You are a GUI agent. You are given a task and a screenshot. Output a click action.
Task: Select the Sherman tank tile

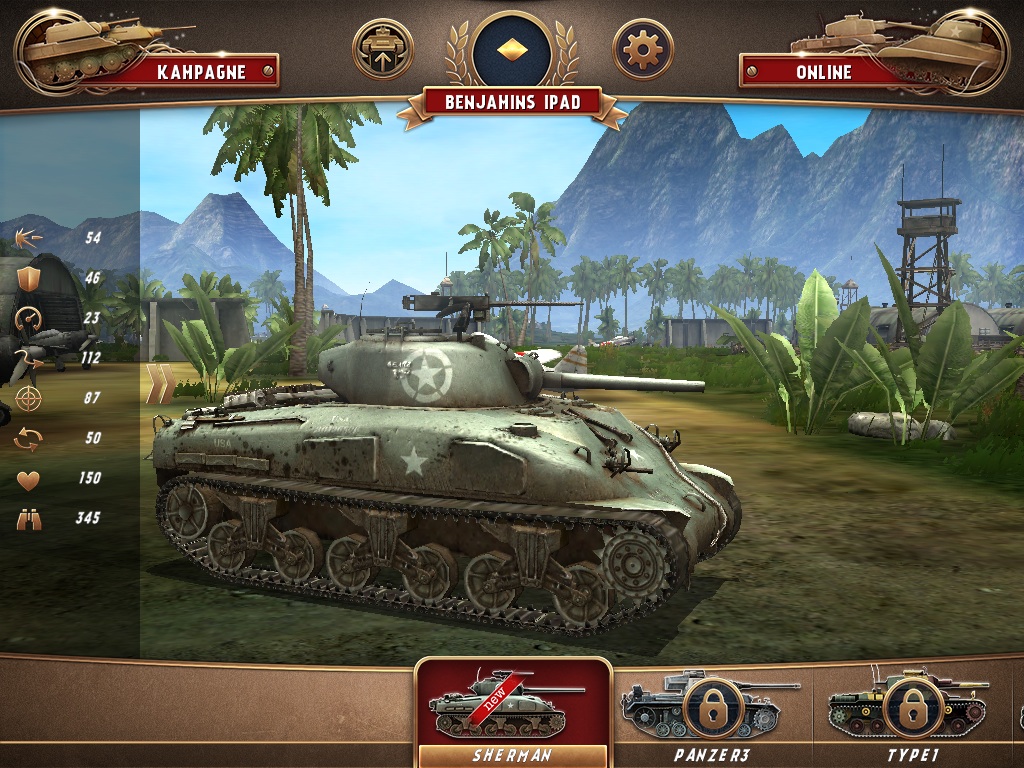[512, 712]
